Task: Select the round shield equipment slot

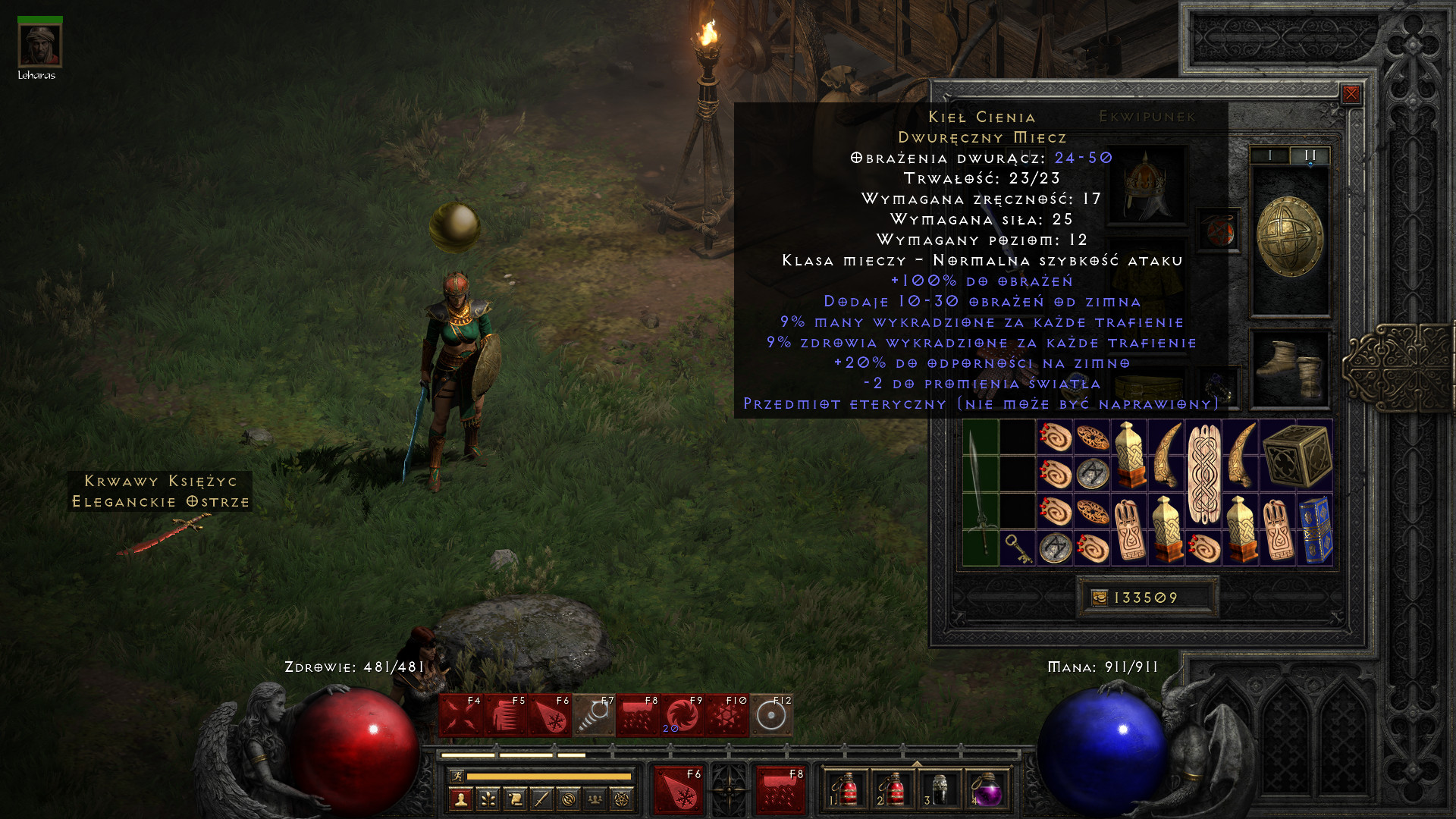Action: point(1289,239)
